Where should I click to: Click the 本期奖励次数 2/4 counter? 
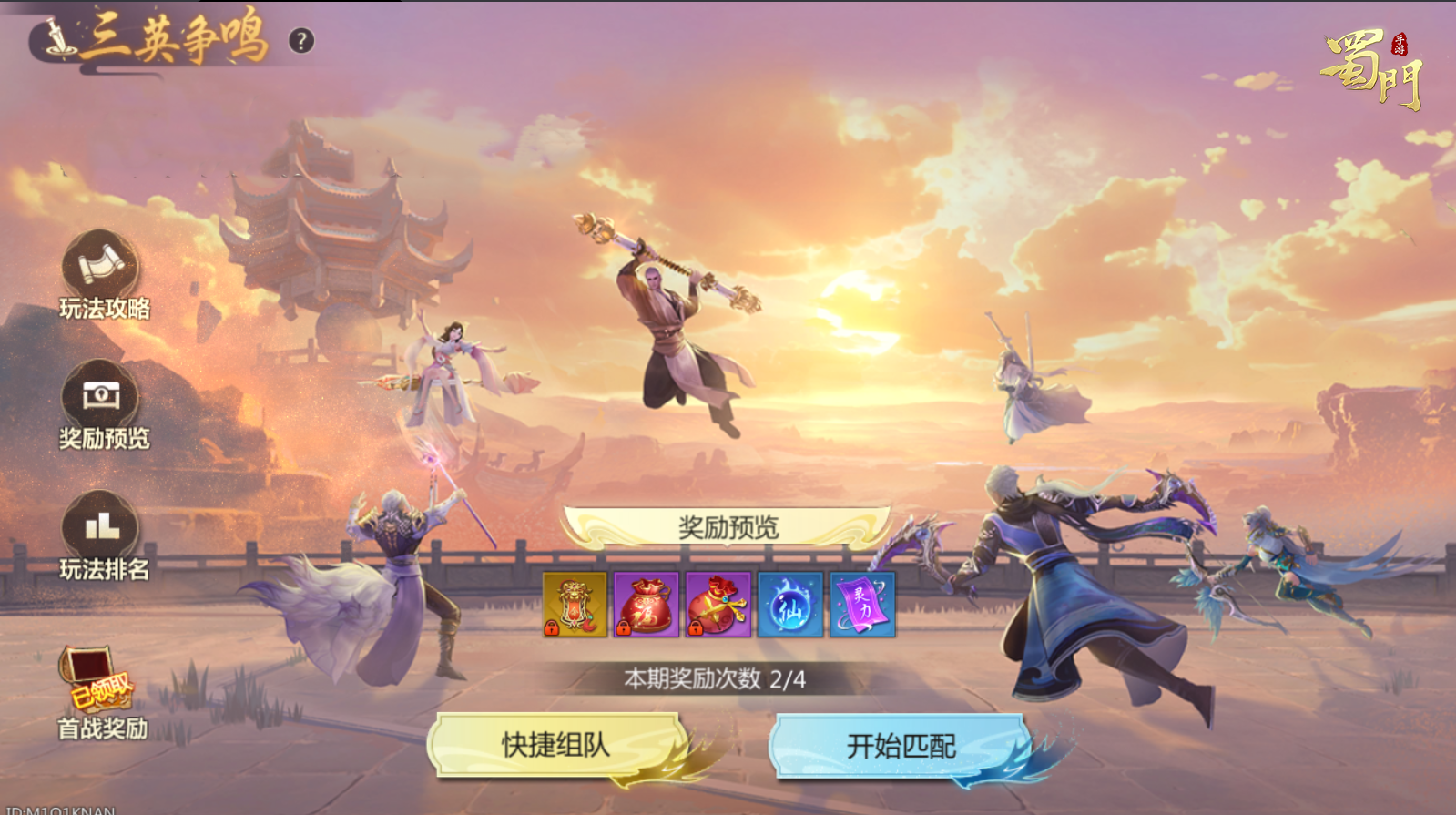[x=717, y=678]
